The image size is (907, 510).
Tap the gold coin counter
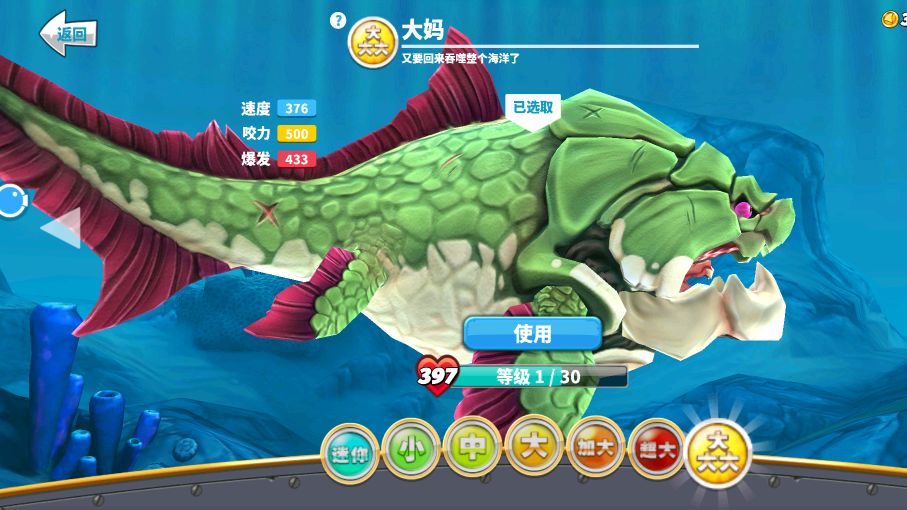click(893, 19)
